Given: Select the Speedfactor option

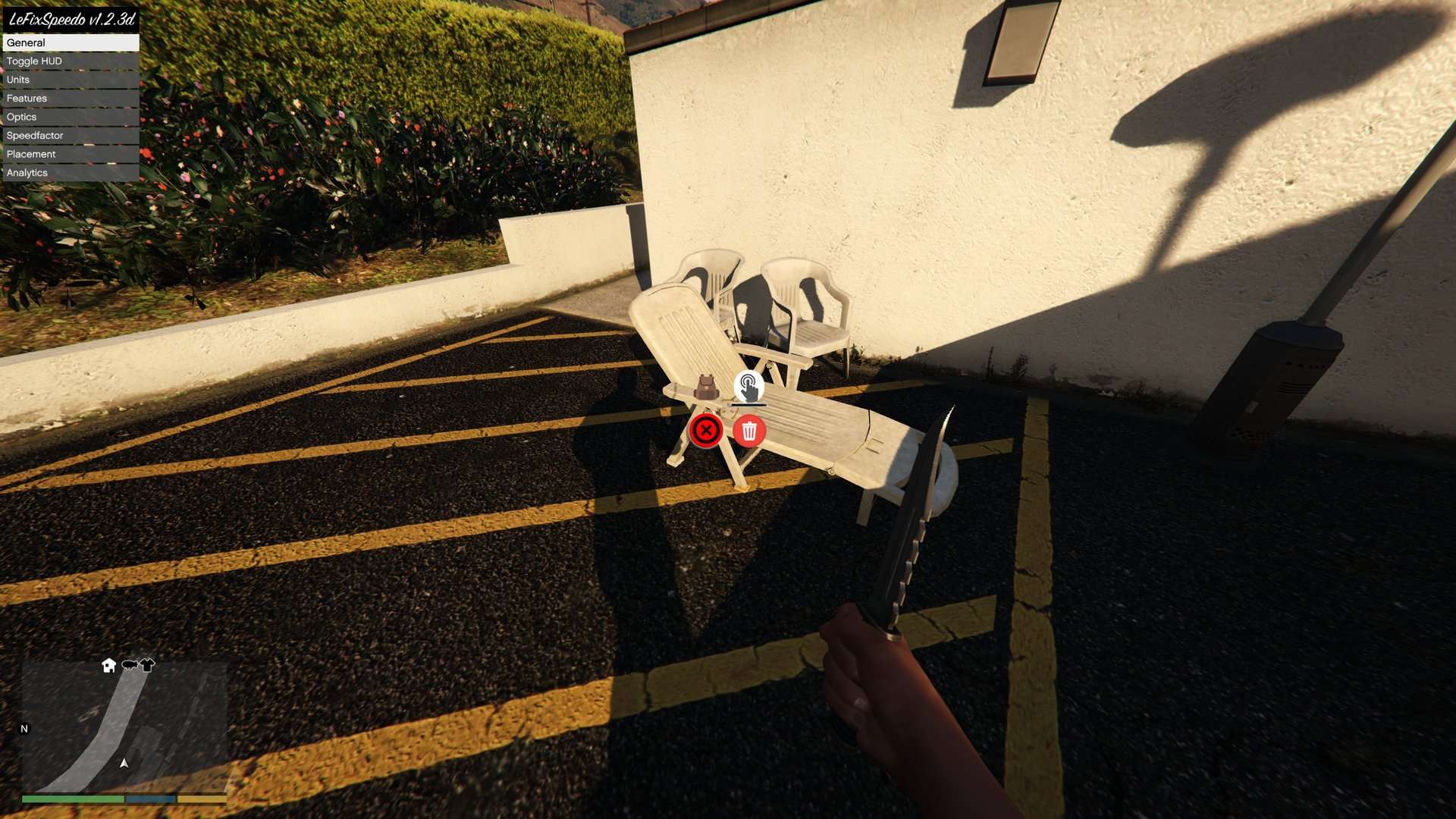Looking at the screenshot, I should click(x=70, y=136).
